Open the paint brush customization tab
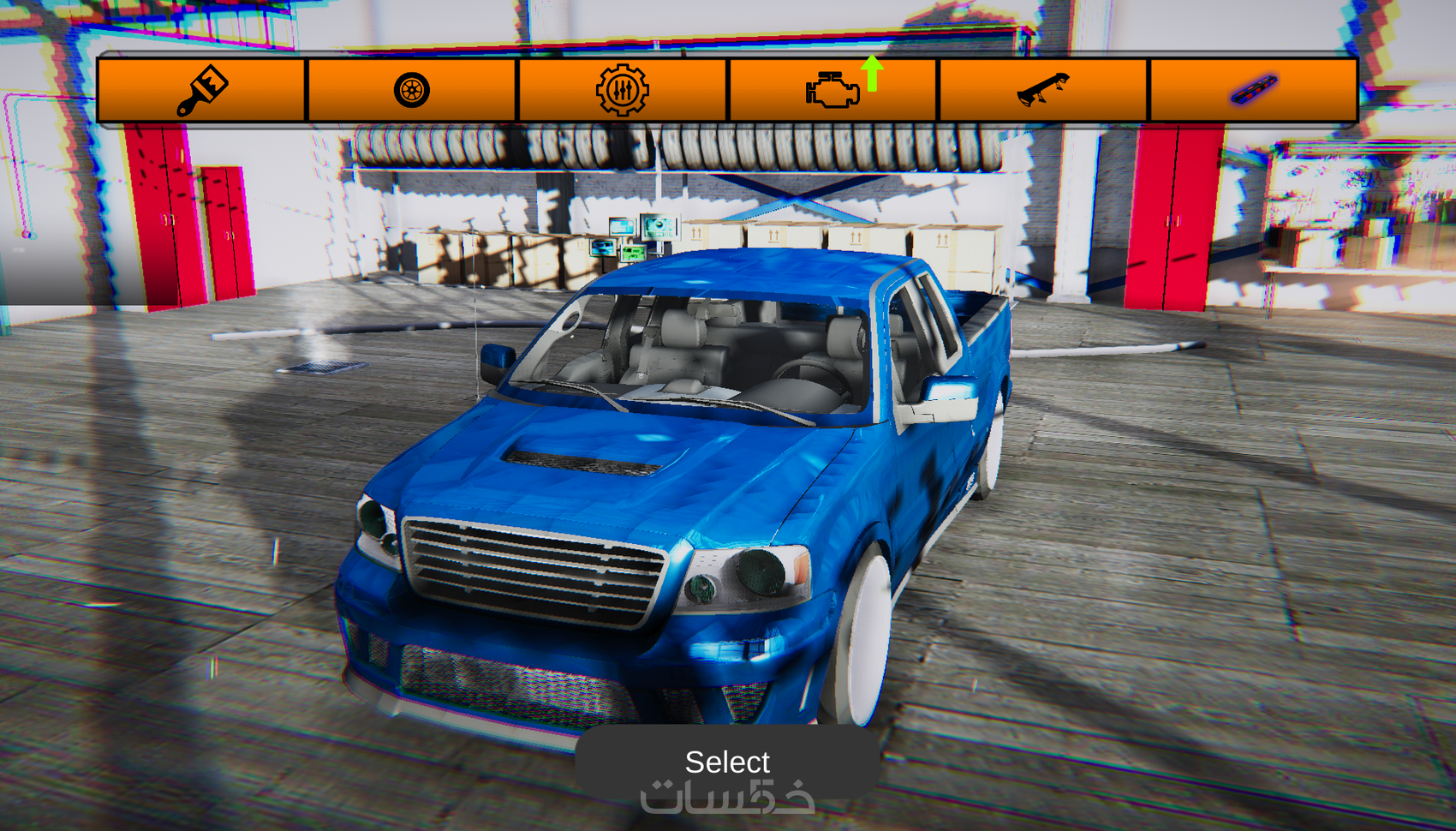The image size is (1456, 831). [202, 90]
